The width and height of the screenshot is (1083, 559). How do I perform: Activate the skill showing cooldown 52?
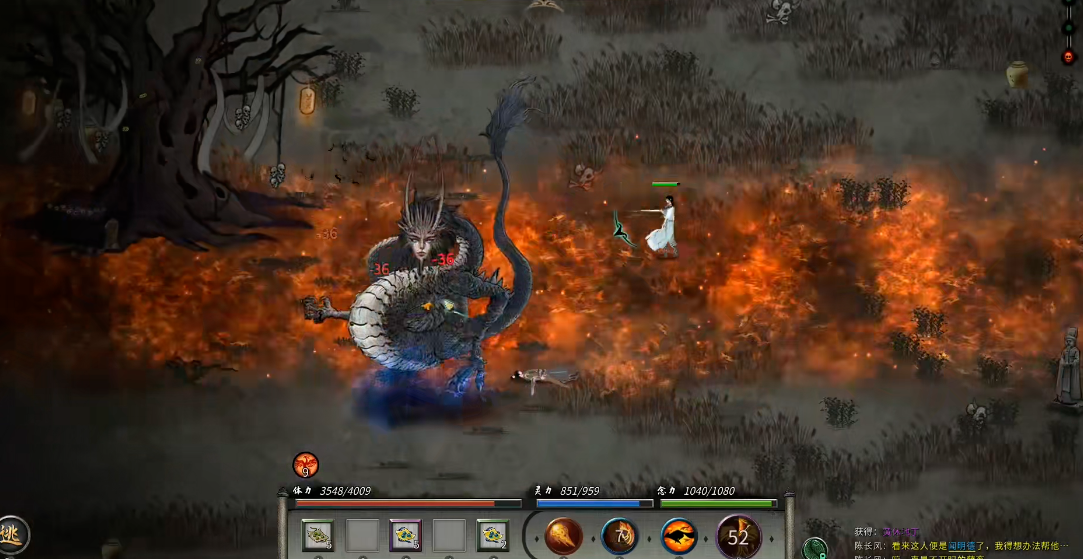click(738, 537)
